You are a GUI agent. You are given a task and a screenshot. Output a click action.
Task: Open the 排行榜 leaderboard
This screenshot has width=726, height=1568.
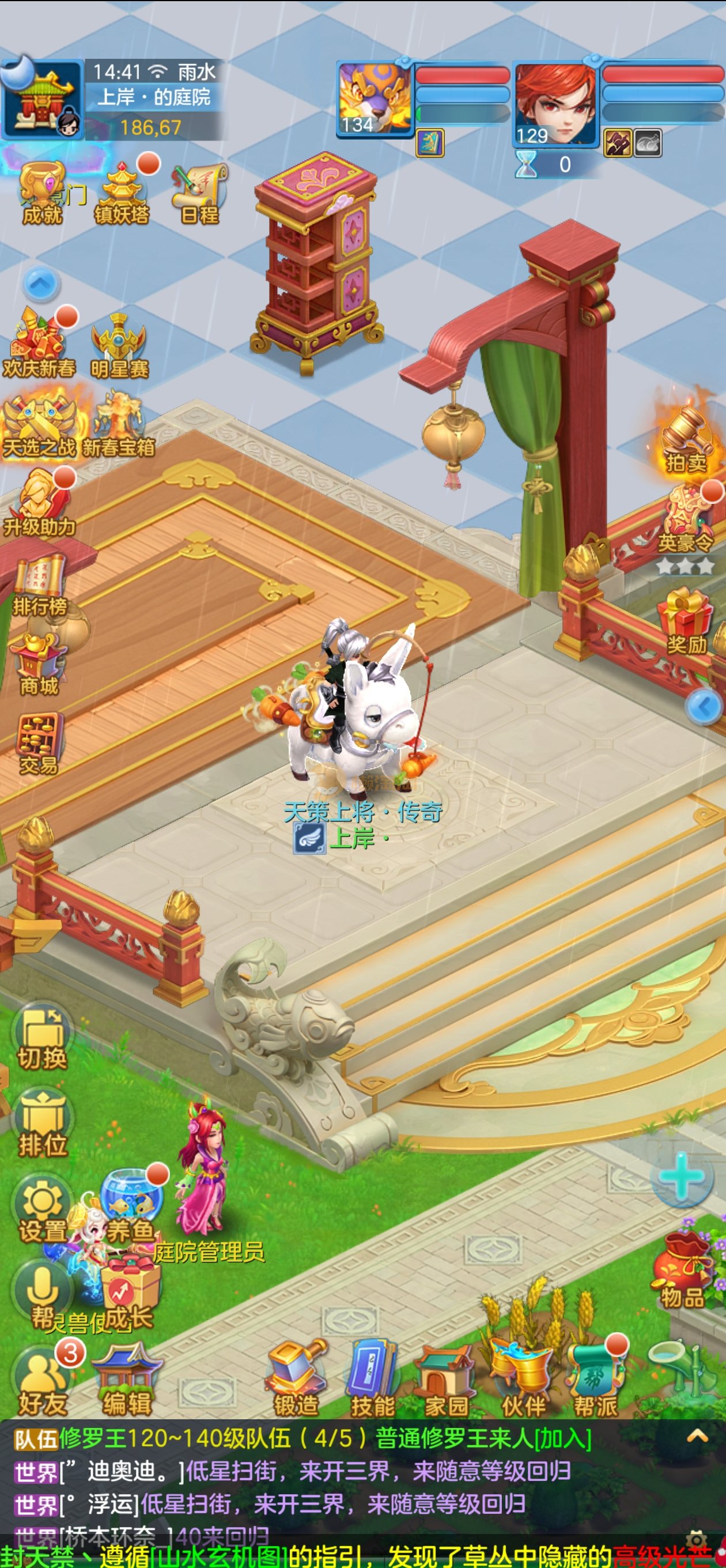coord(40,585)
